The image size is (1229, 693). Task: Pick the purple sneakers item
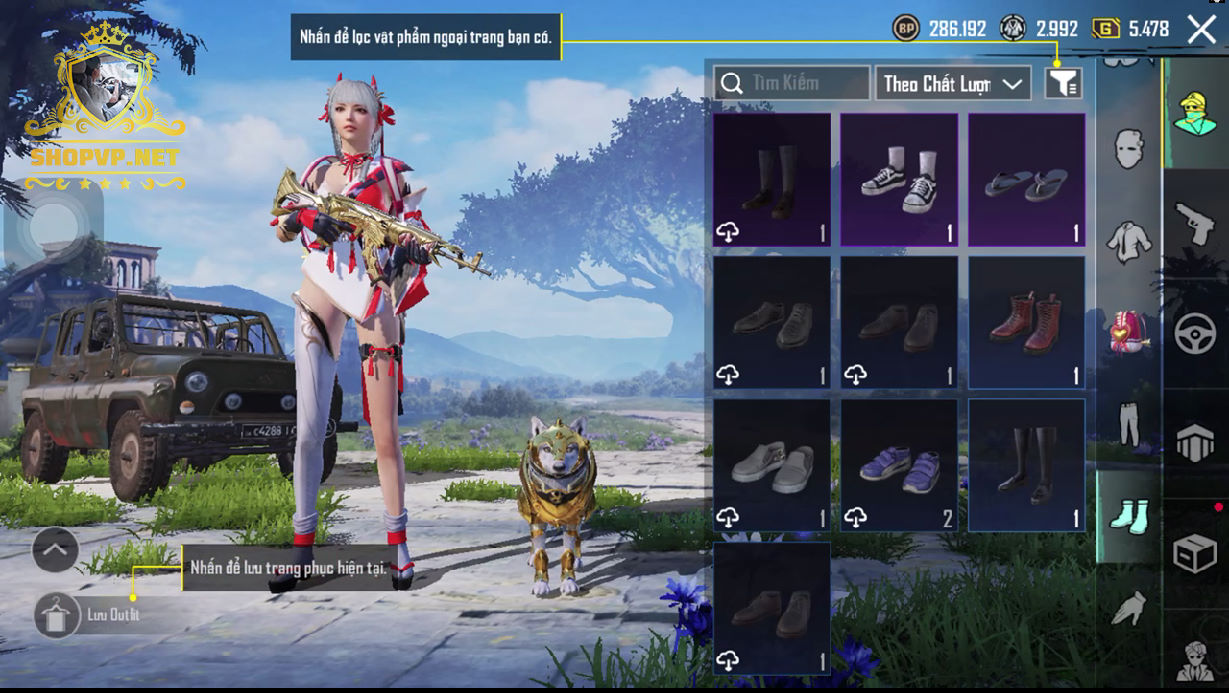[898, 465]
